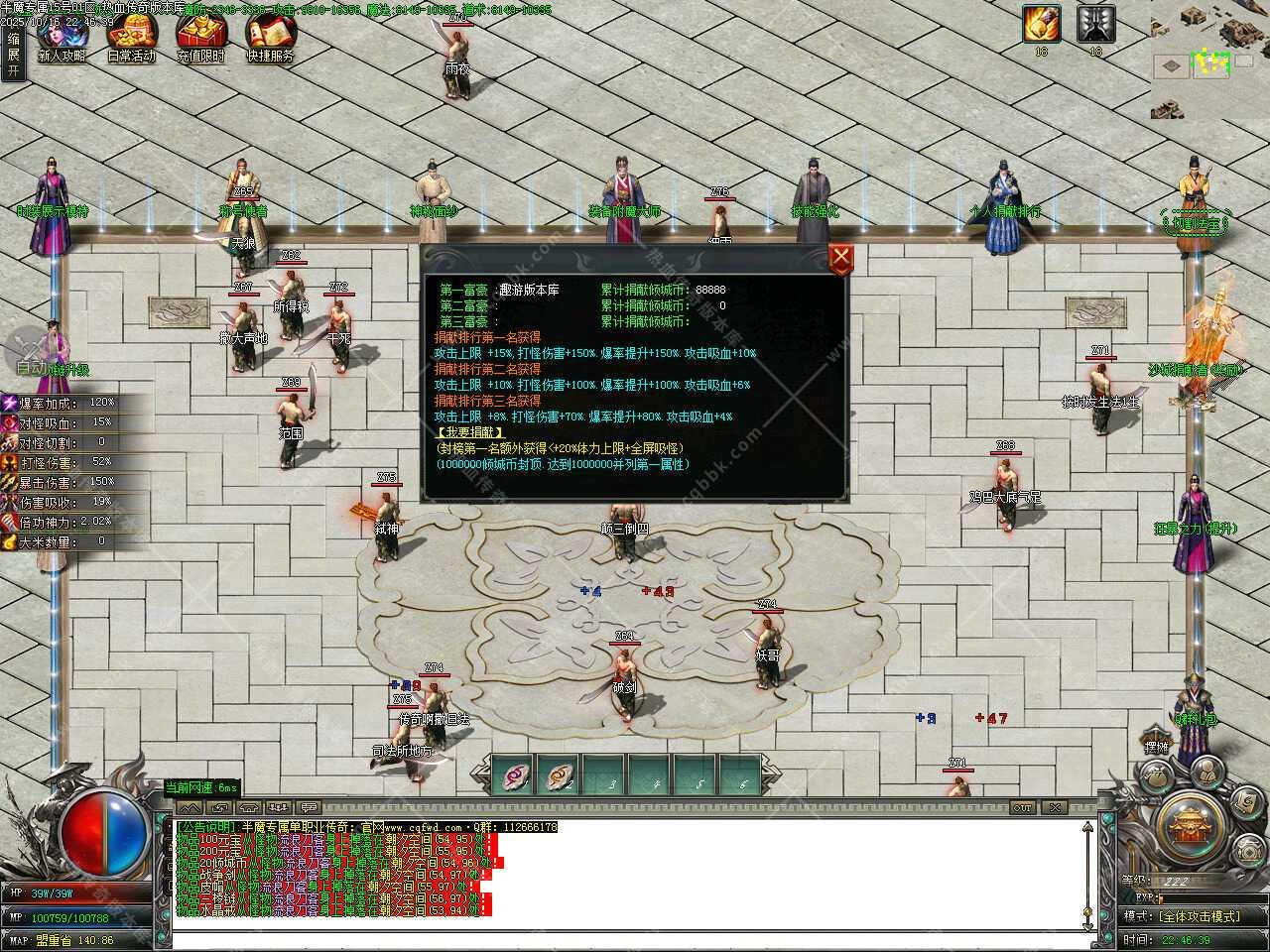Close the donation ranking panel

(841, 259)
